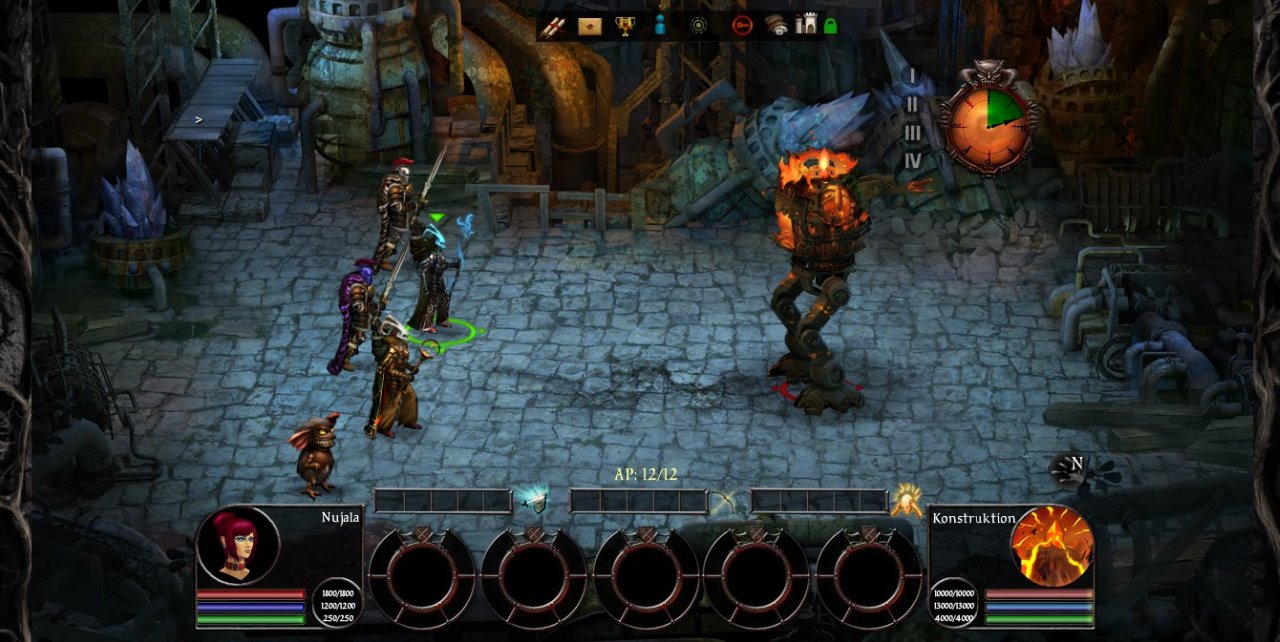
Task: Open the blue character figure icon
Action: (659, 27)
